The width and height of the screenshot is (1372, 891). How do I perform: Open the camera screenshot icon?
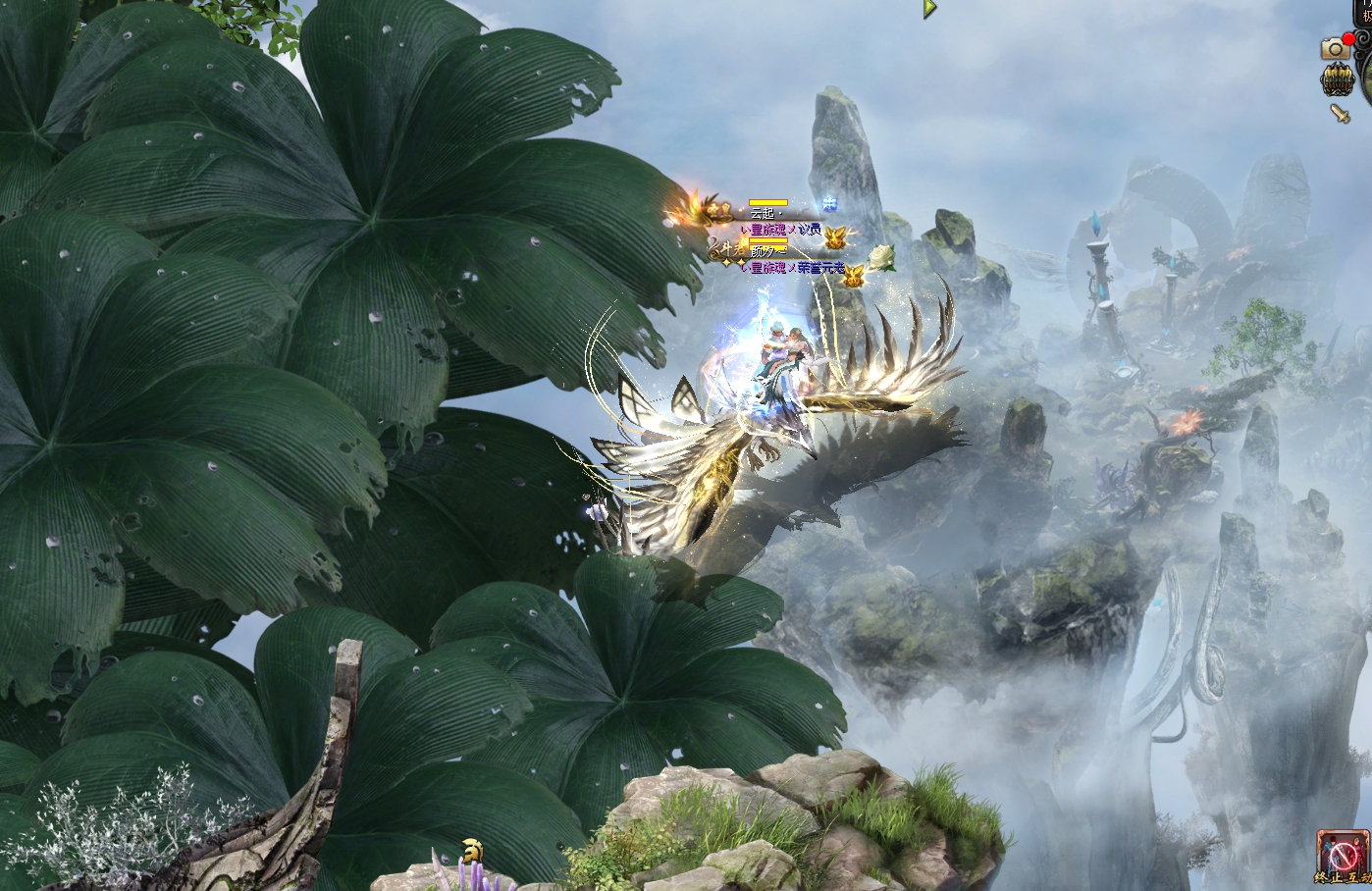[x=1333, y=48]
